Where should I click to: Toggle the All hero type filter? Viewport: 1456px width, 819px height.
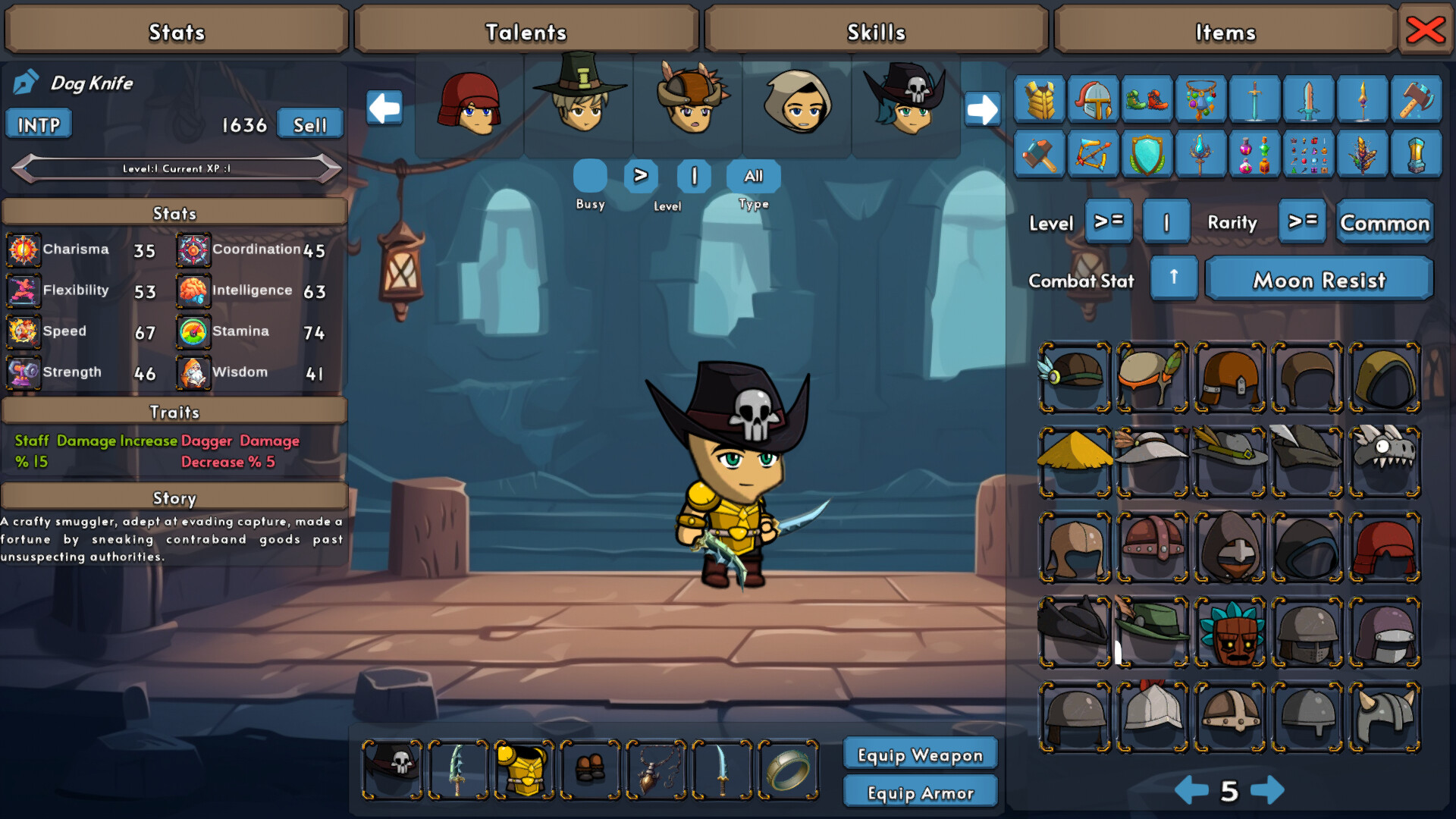click(x=753, y=177)
